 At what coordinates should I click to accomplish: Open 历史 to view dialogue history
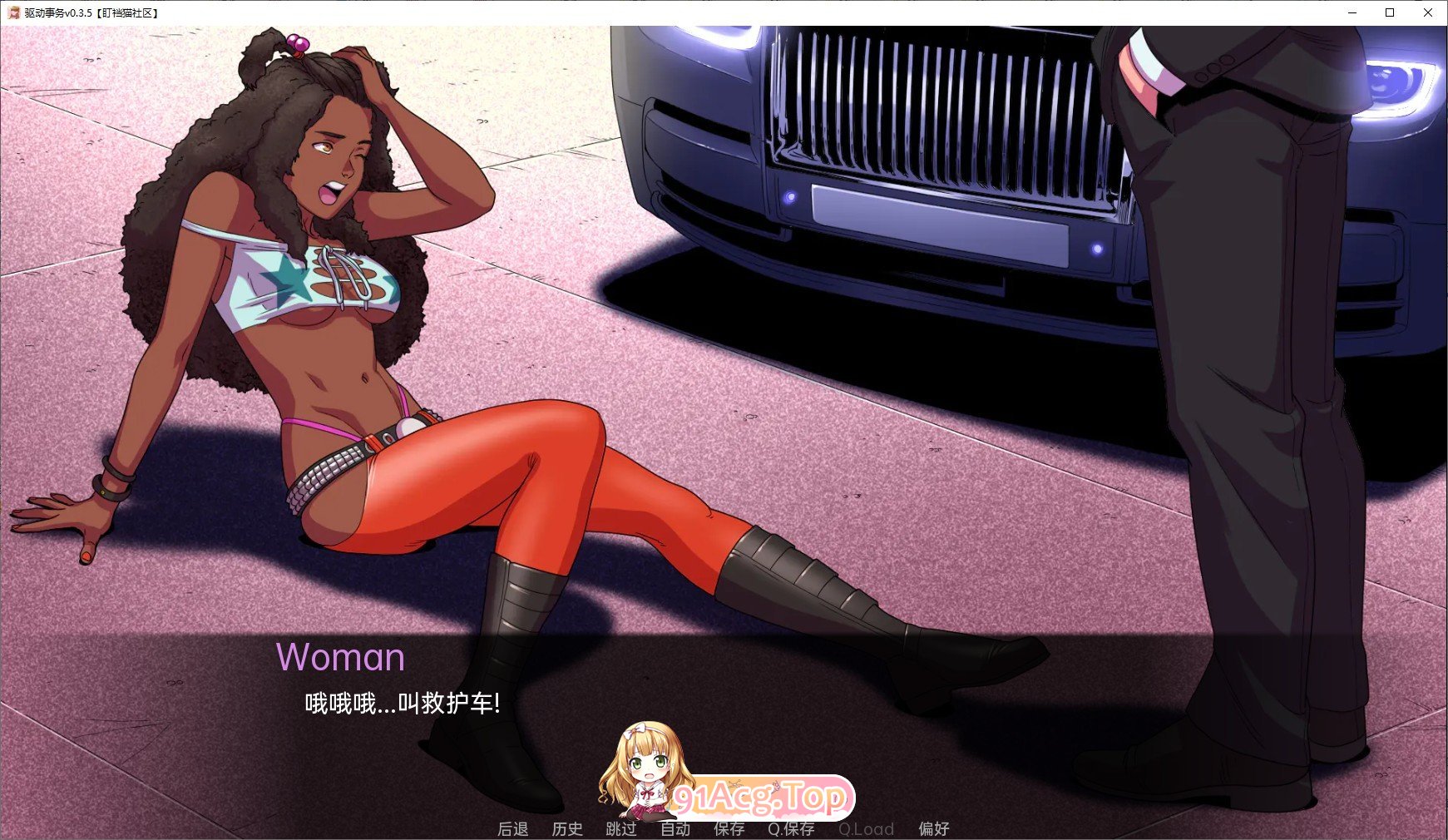pos(568,828)
